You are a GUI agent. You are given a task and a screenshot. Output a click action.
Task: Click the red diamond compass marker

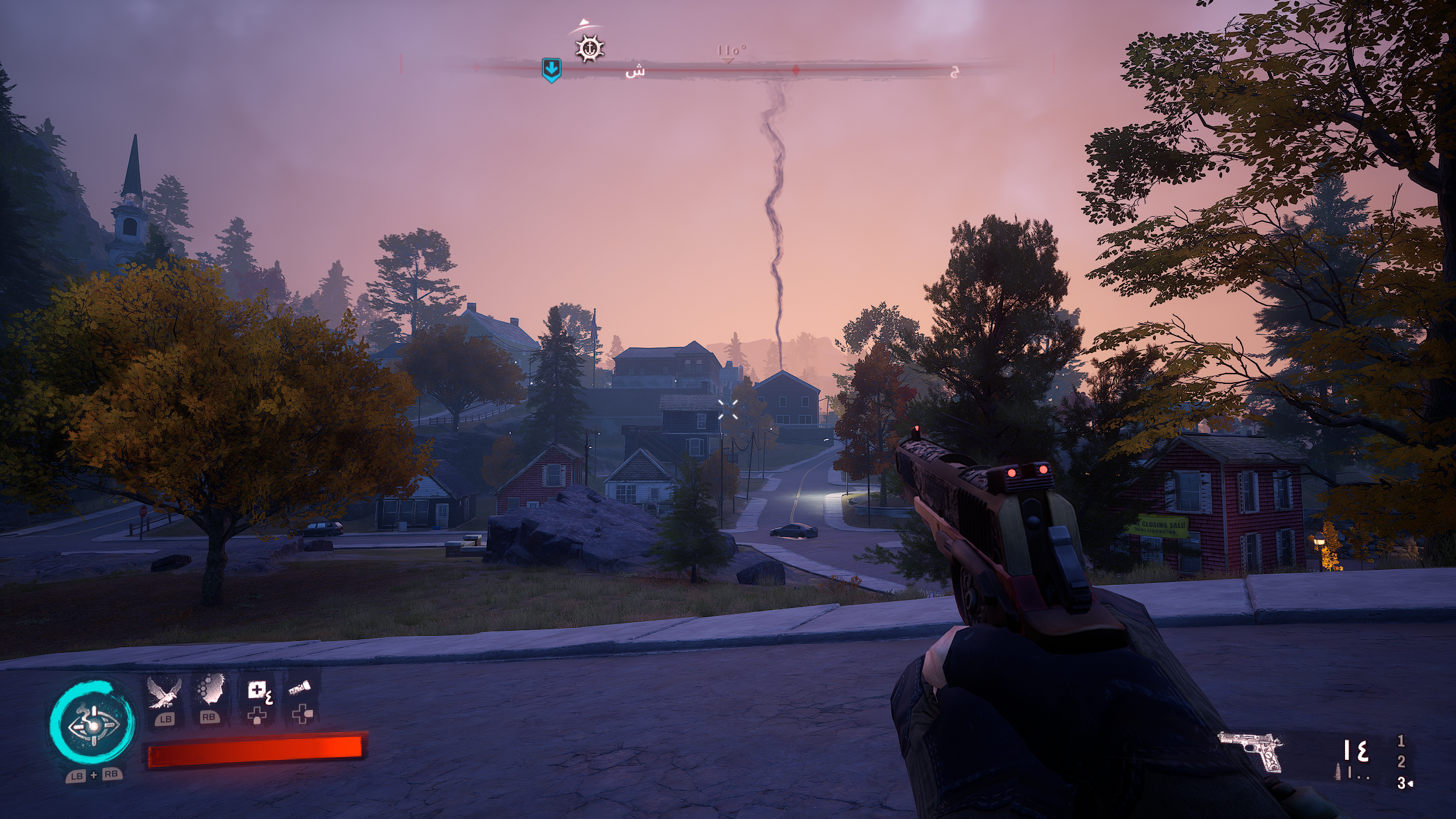coord(796,71)
